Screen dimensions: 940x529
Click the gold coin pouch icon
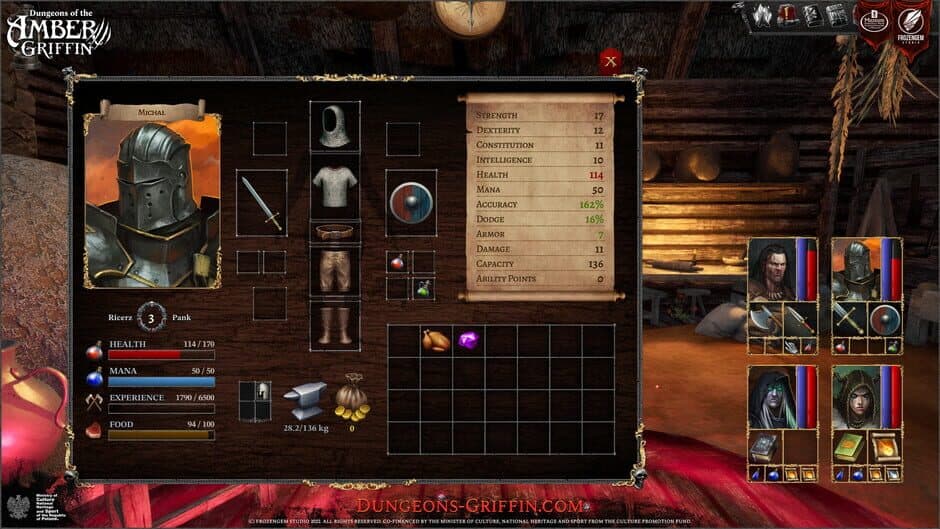tap(352, 399)
